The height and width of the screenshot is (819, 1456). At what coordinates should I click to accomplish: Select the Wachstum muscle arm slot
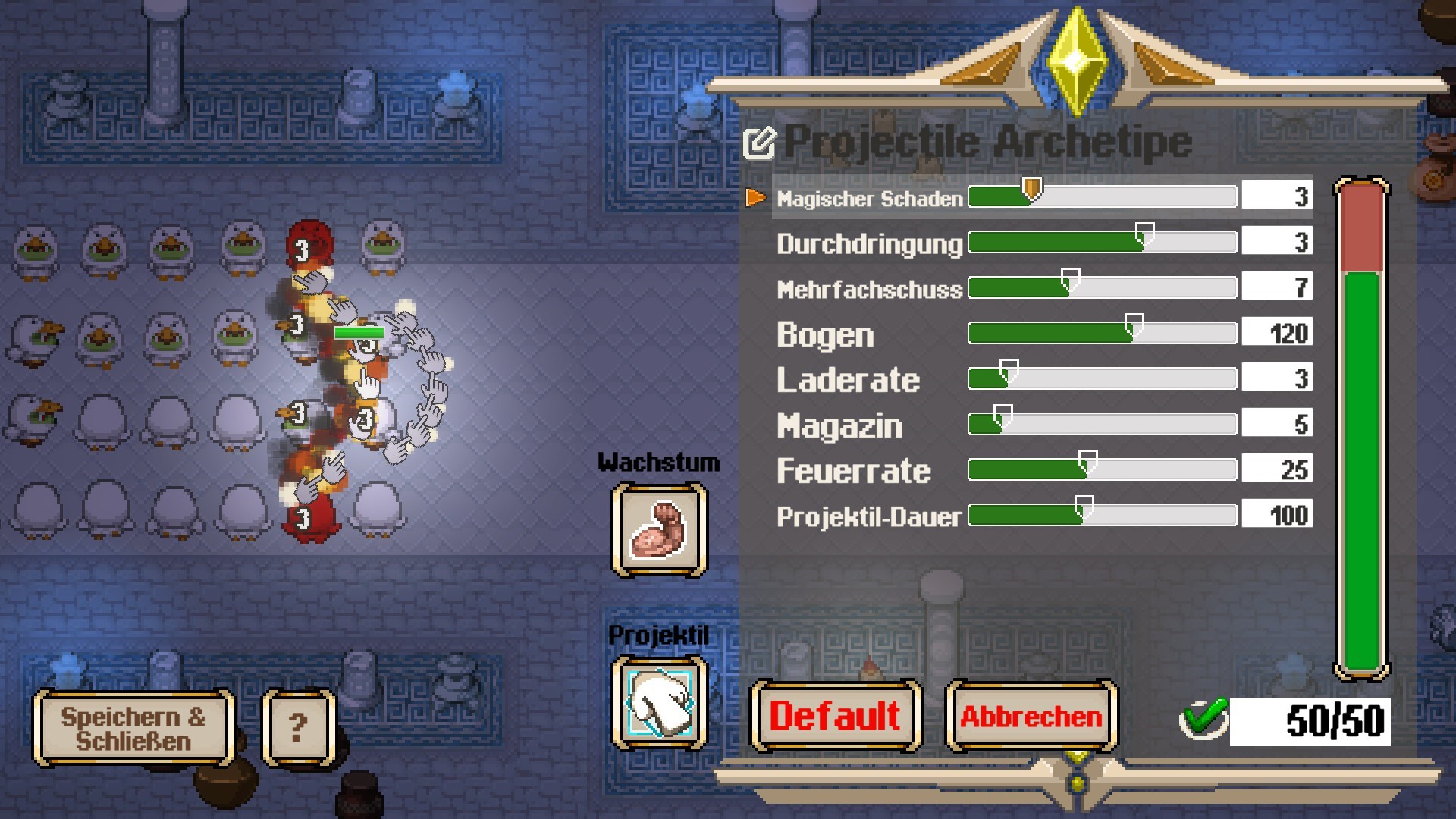659,530
